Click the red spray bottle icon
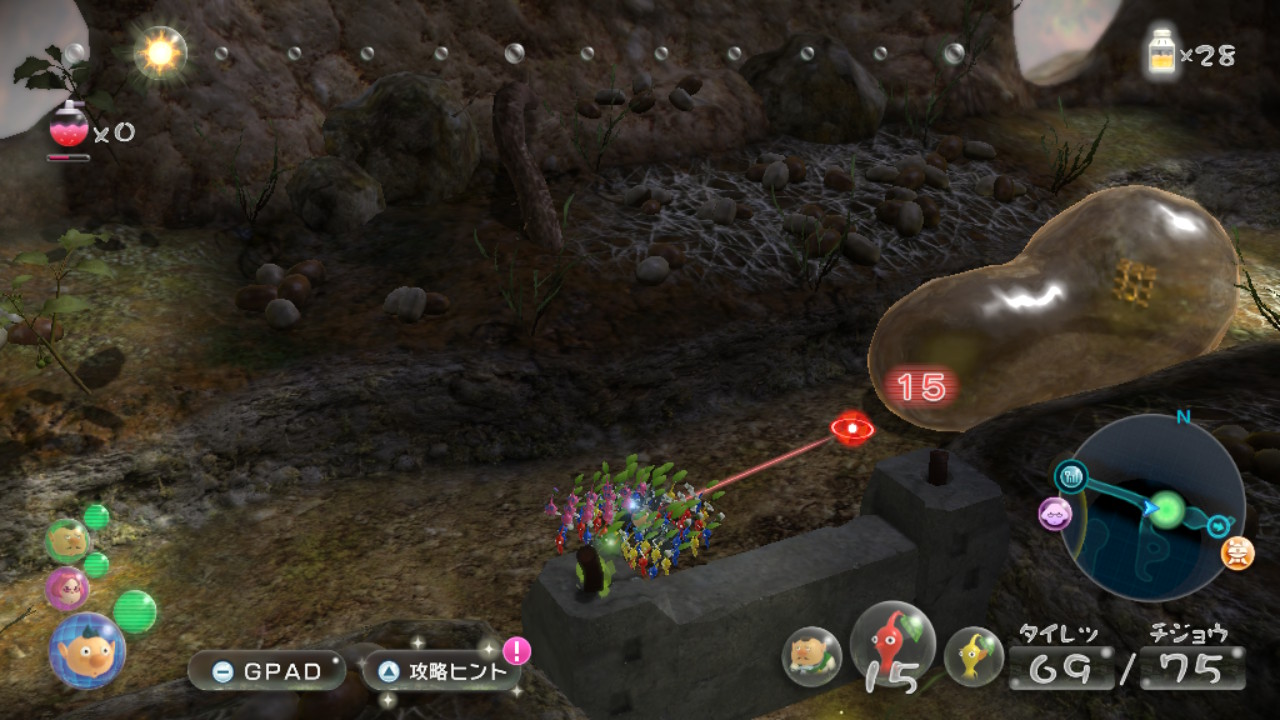Screen dimensions: 1280x720 coord(69,126)
